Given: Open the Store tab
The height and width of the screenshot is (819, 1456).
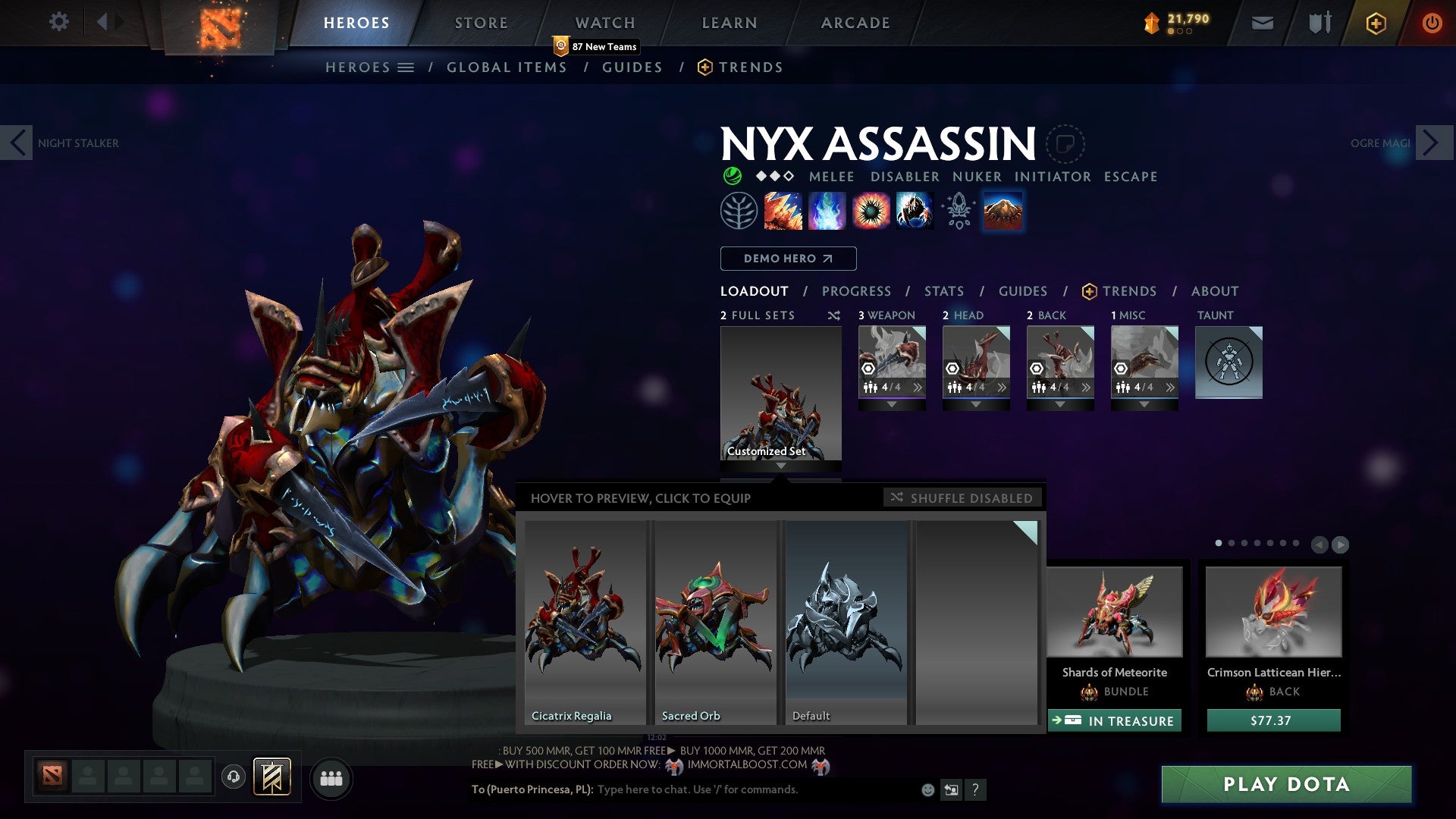Looking at the screenshot, I should [481, 23].
